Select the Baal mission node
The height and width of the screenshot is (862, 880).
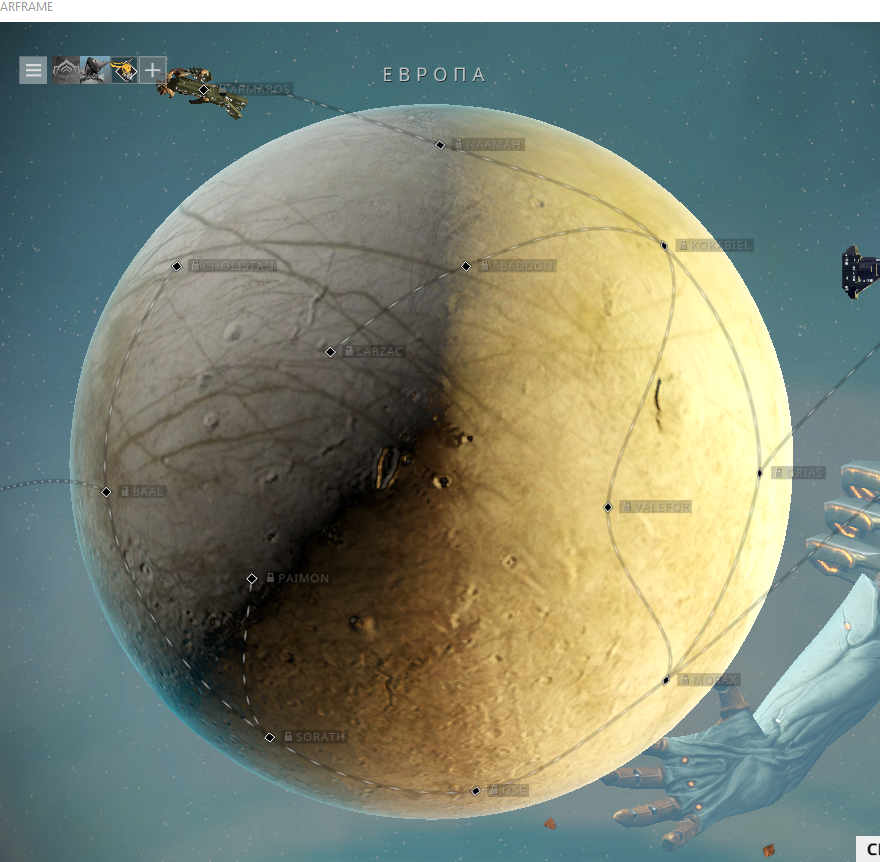coord(106,492)
